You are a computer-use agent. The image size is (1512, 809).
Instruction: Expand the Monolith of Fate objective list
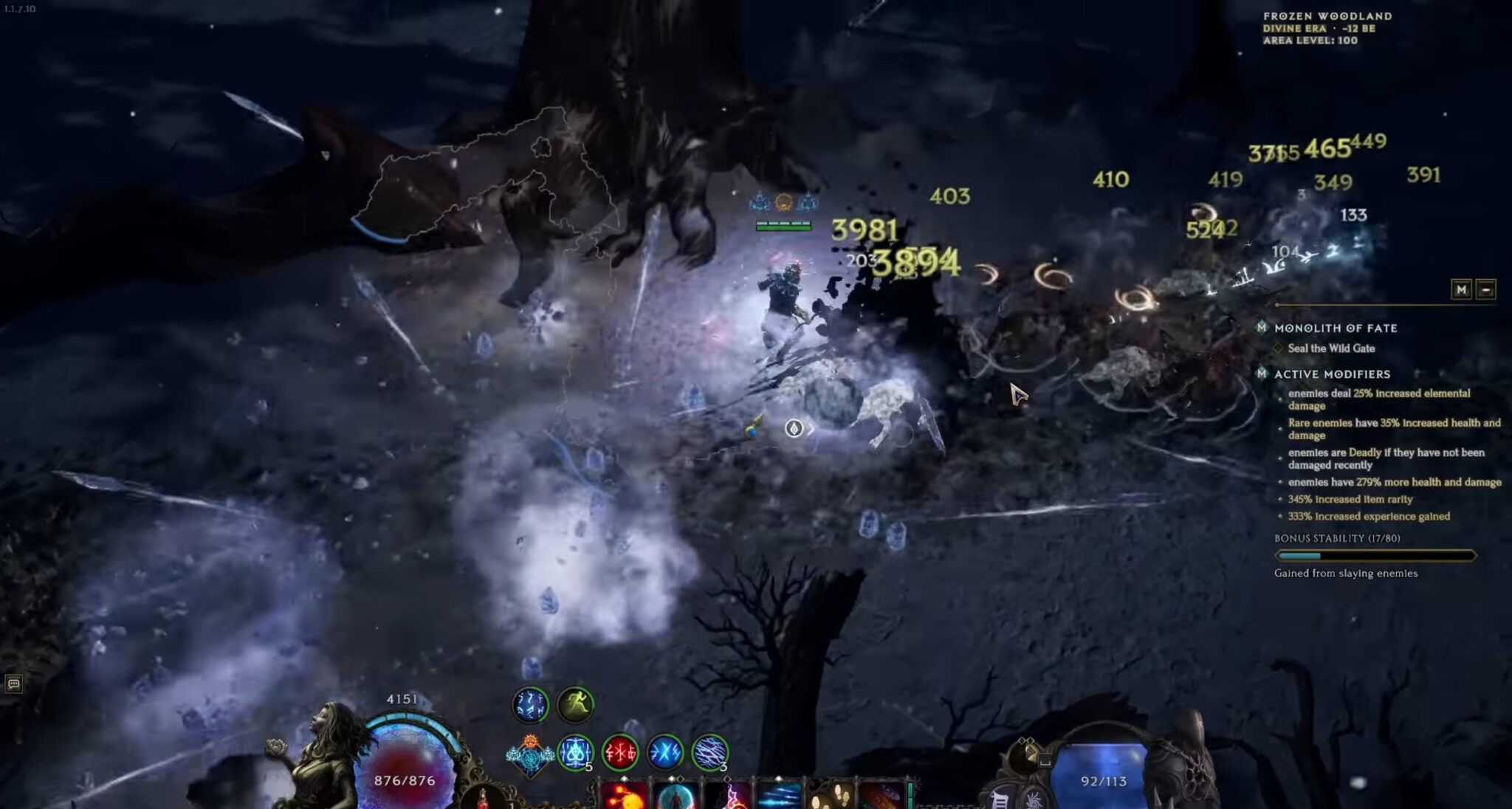(1264, 328)
